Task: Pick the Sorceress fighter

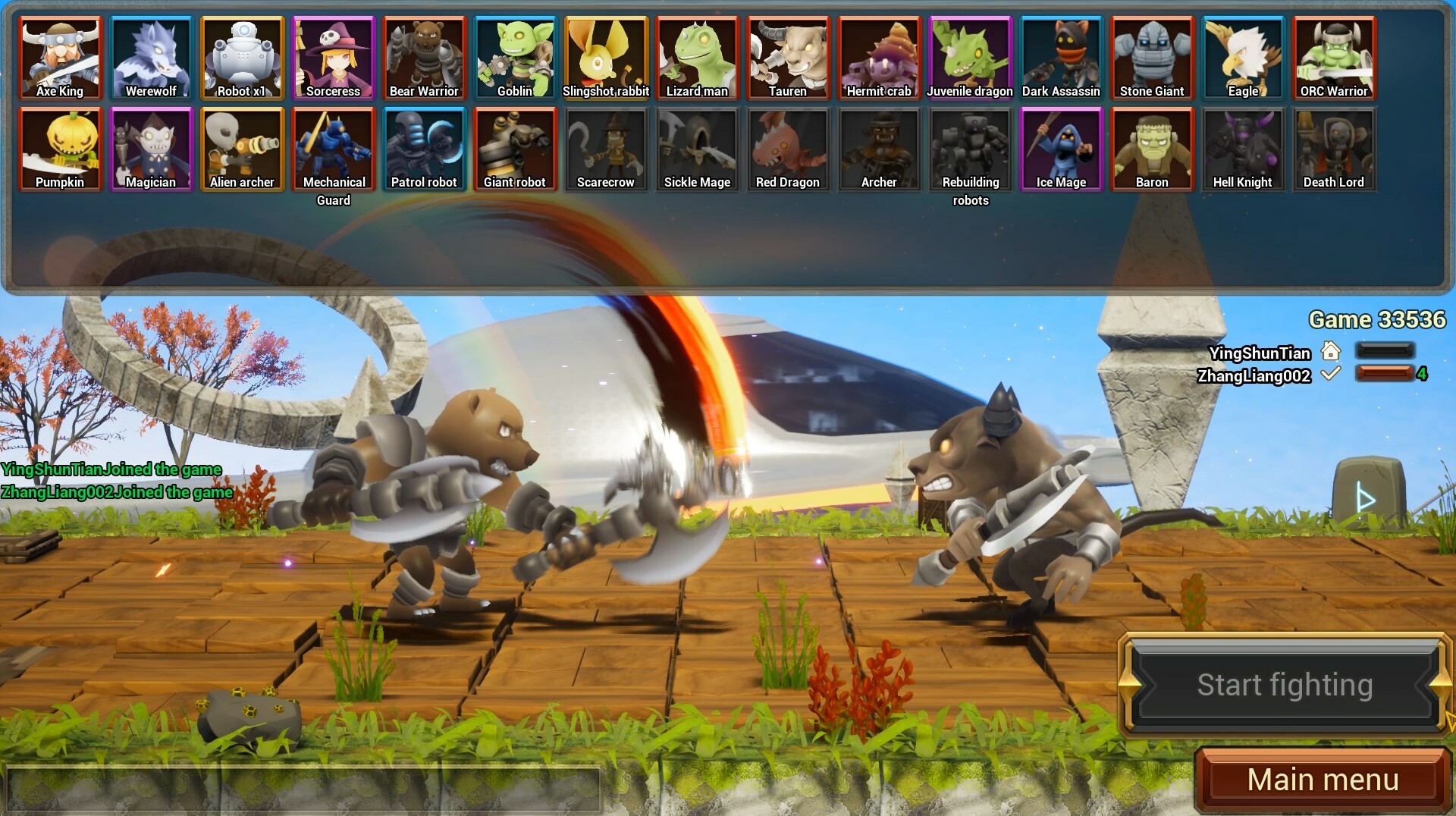Action: pos(333,58)
